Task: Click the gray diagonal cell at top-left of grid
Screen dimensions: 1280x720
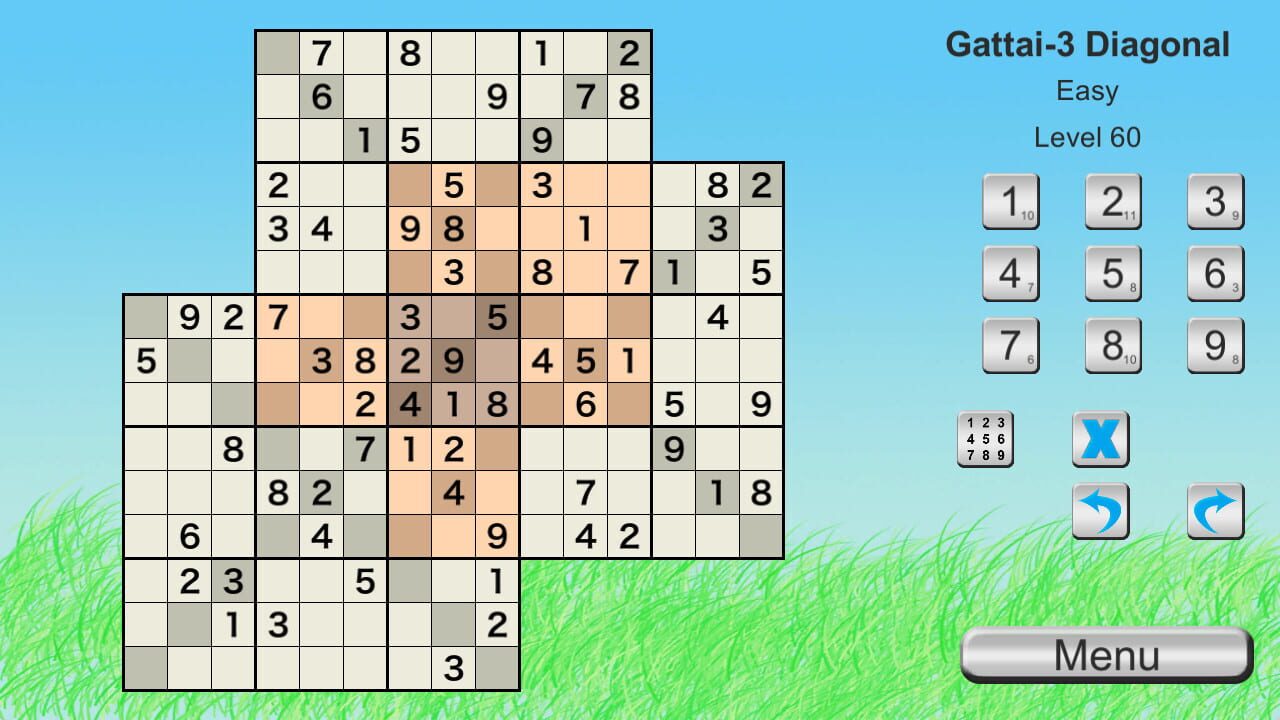Action: (x=278, y=54)
